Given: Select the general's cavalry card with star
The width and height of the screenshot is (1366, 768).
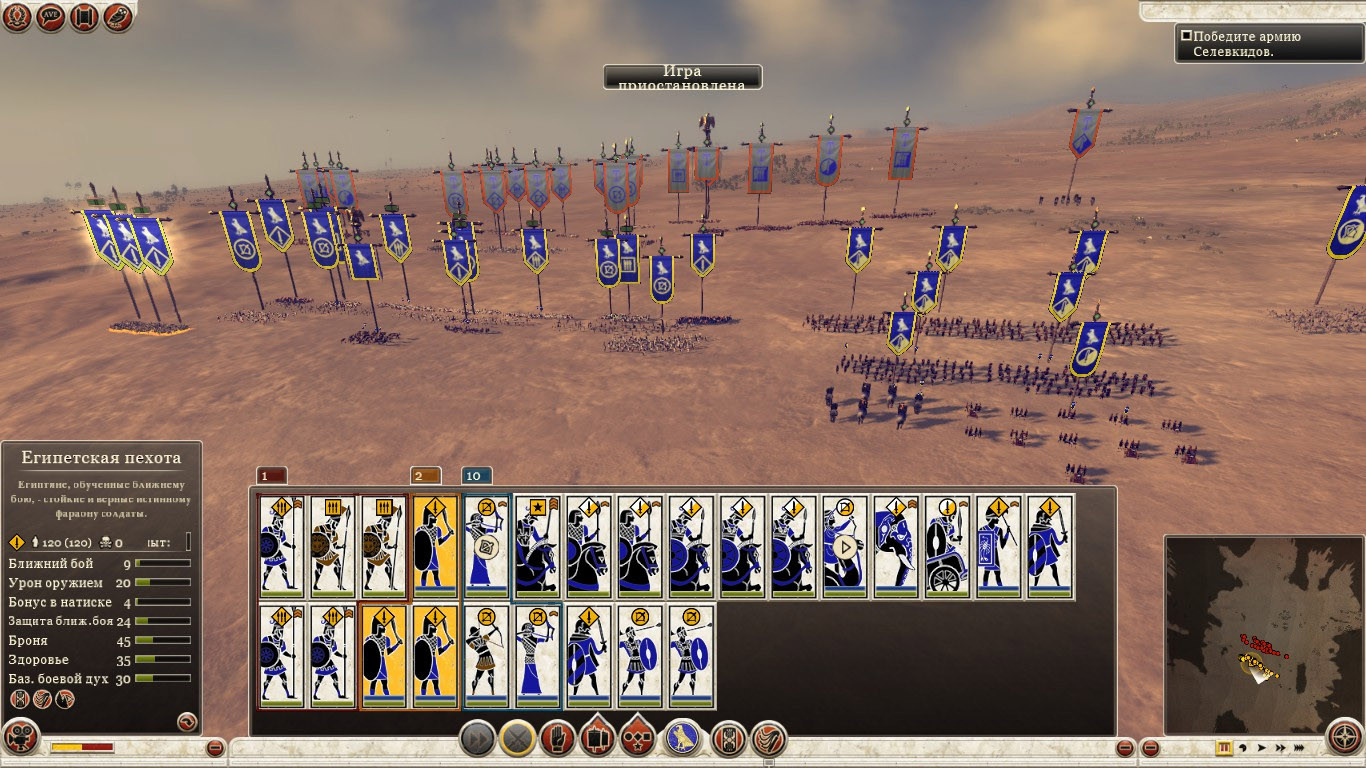Looking at the screenshot, I should click(x=537, y=547).
